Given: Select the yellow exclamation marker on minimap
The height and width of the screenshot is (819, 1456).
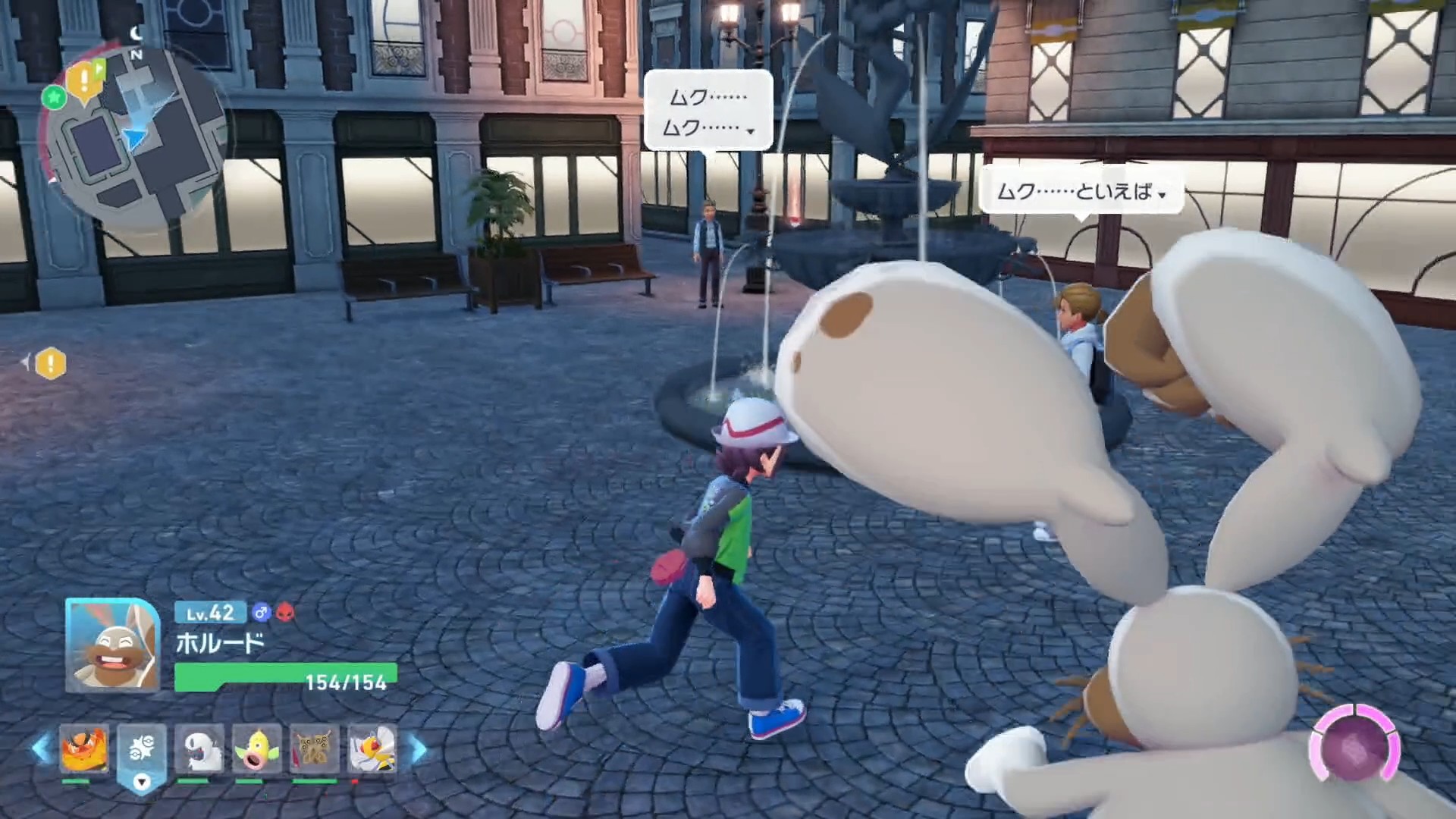Looking at the screenshot, I should click(x=86, y=80).
